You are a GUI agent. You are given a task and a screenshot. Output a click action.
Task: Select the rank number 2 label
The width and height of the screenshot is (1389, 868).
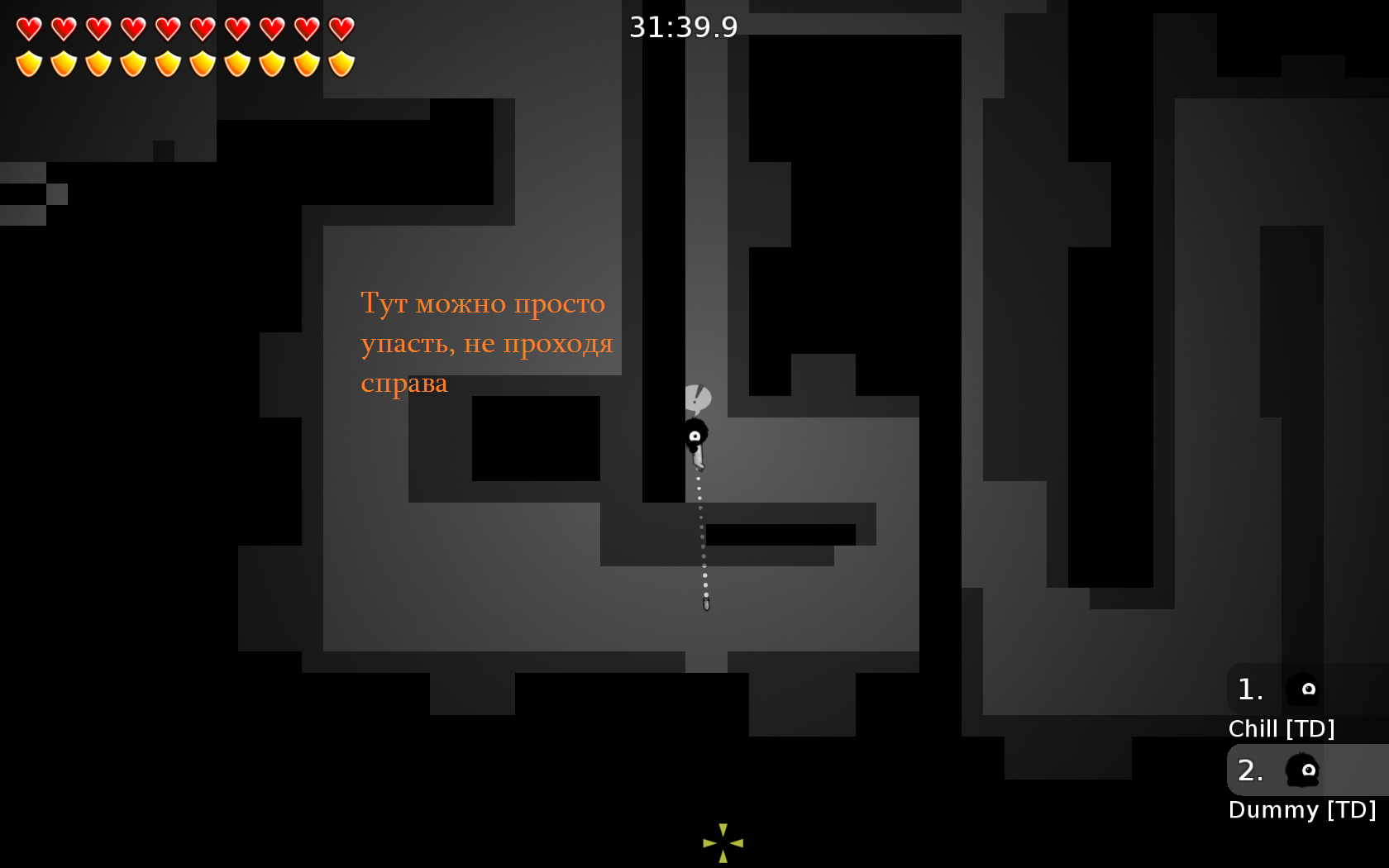coord(1251,771)
